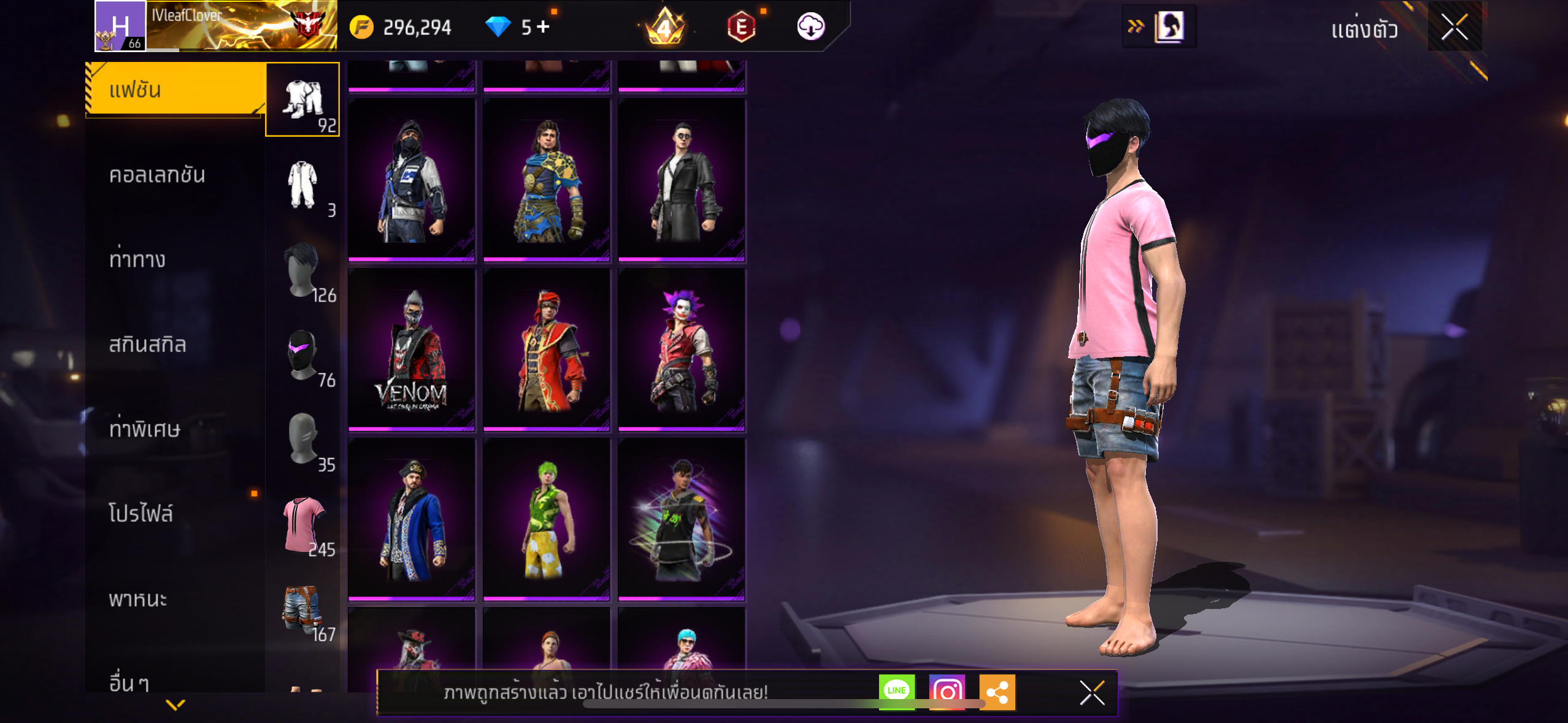The image size is (1568, 723).
Task: Select the VENOM costume bundle
Action: (411, 350)
